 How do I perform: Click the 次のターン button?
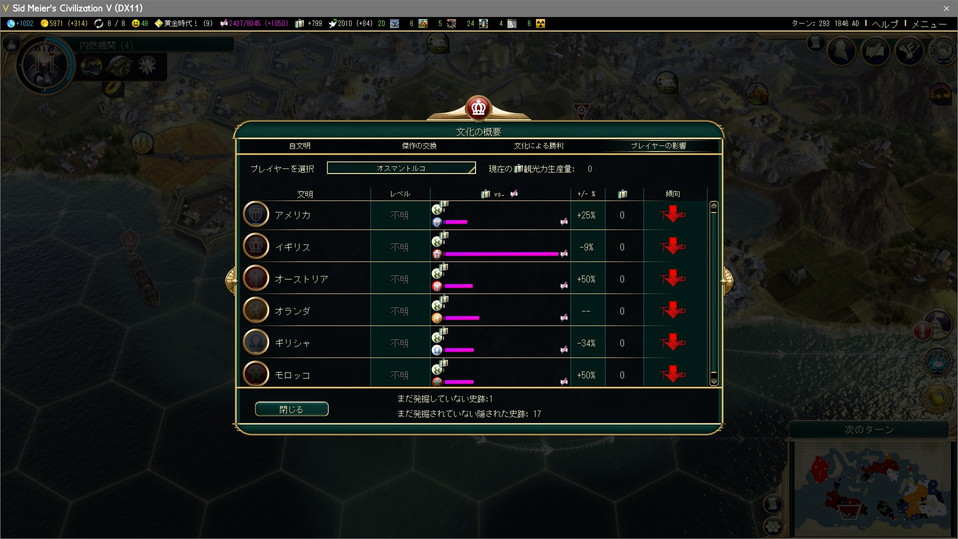coord(866,430)
